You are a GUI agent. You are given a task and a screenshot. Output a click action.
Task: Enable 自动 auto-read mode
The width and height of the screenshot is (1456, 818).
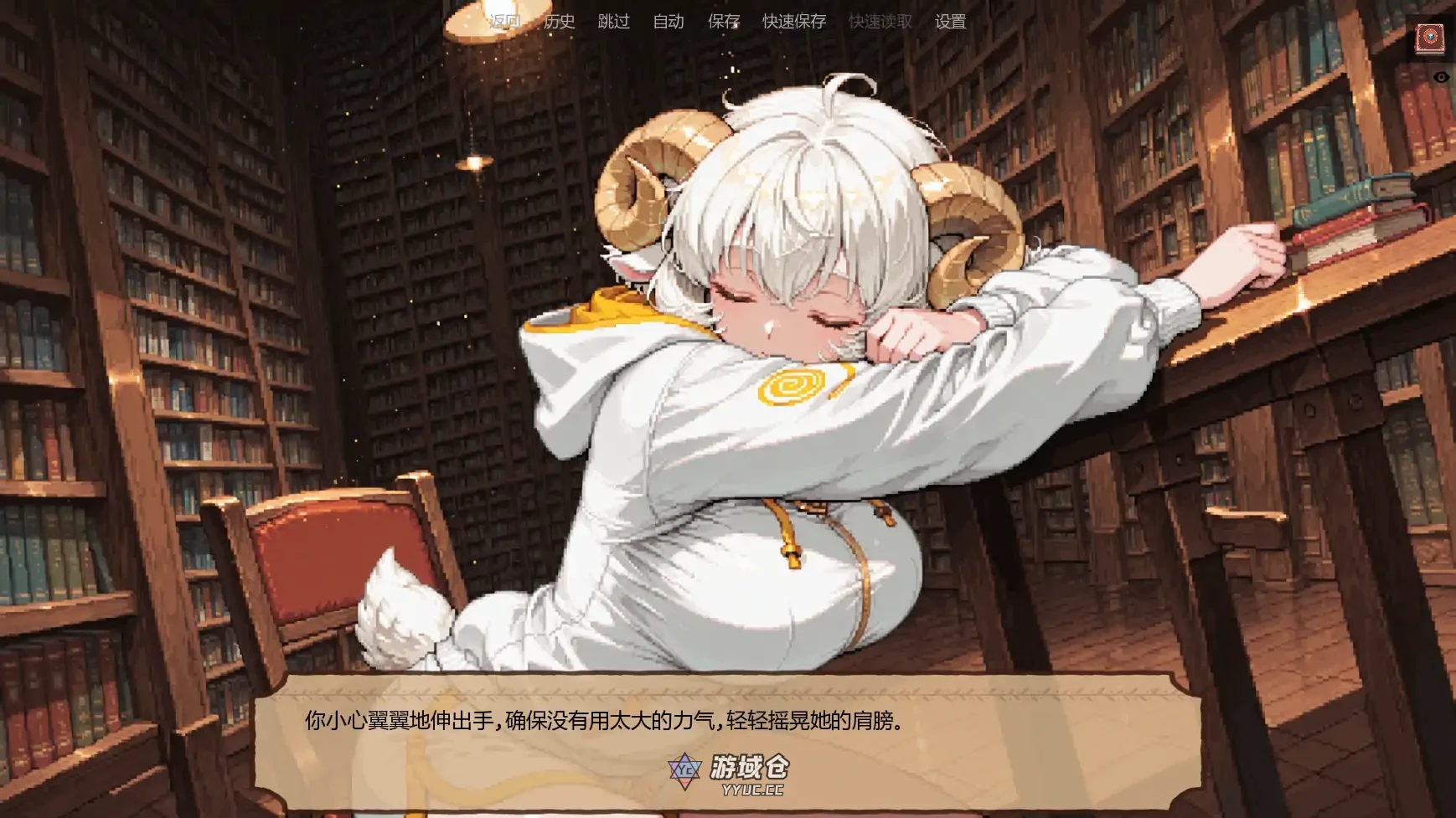[x=666, y=22]
